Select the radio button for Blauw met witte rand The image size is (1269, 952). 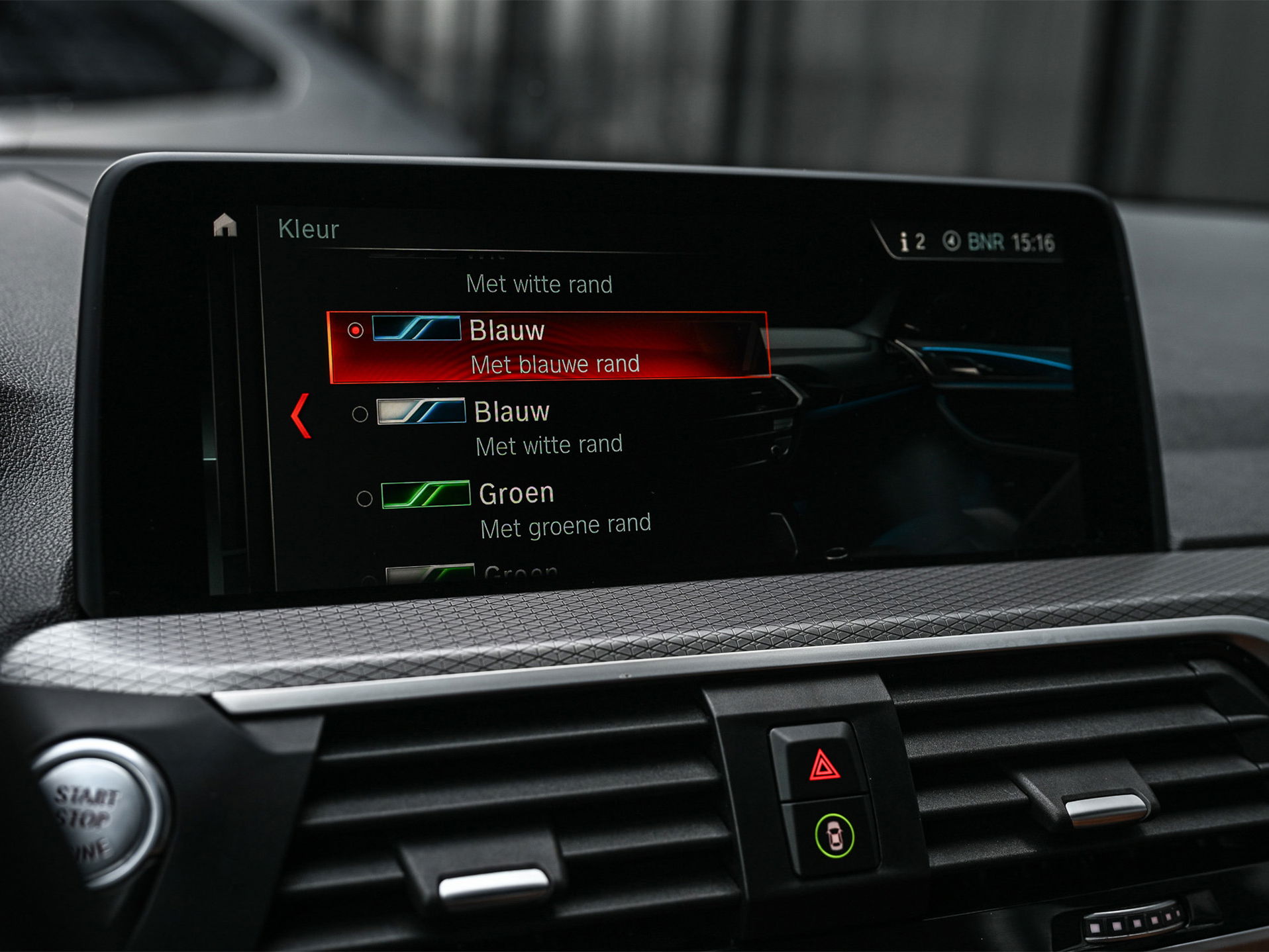(360, 414)
